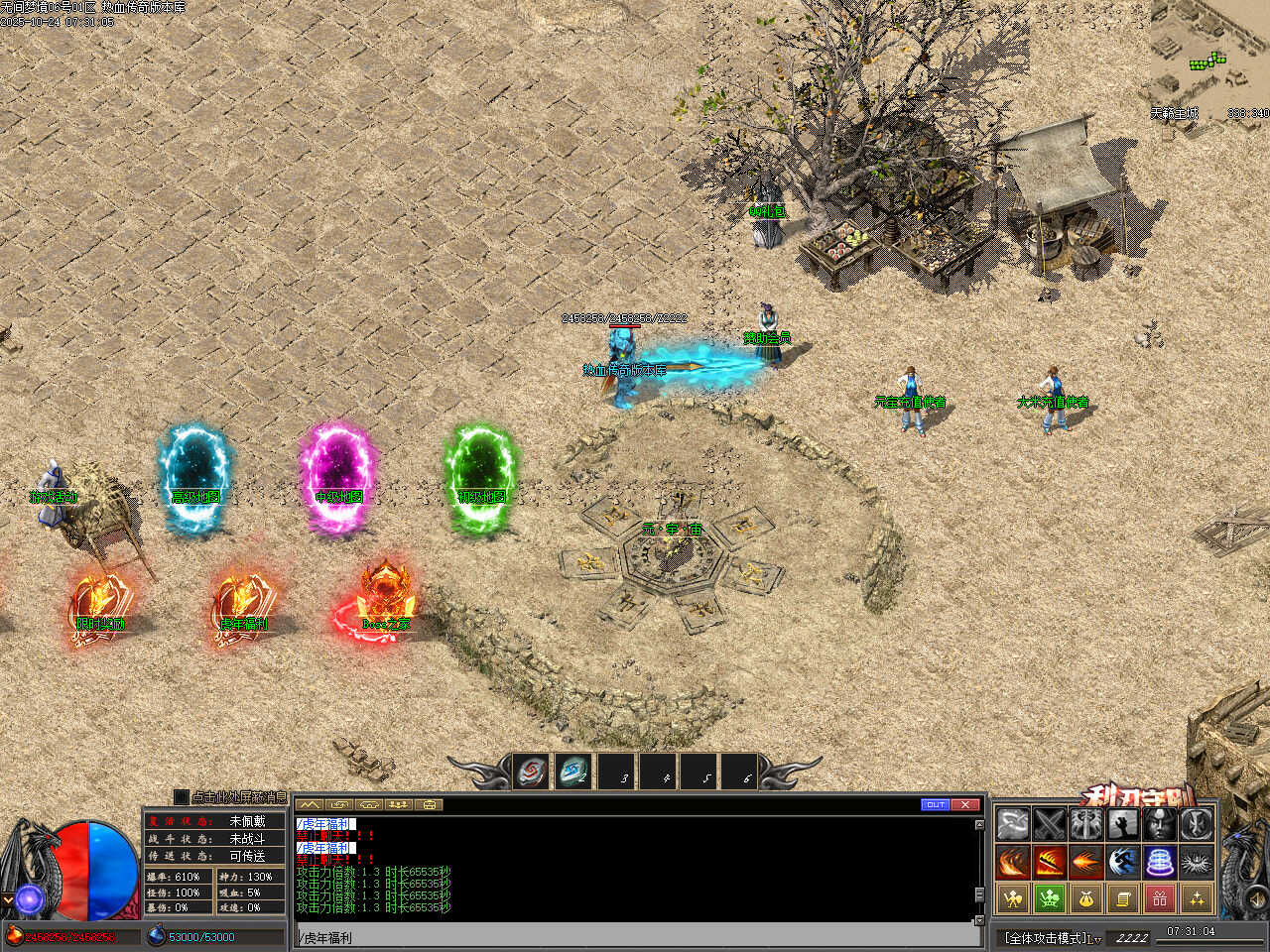Toggle the block-messages checkbox above the stats panel

(x=181, y=796)
